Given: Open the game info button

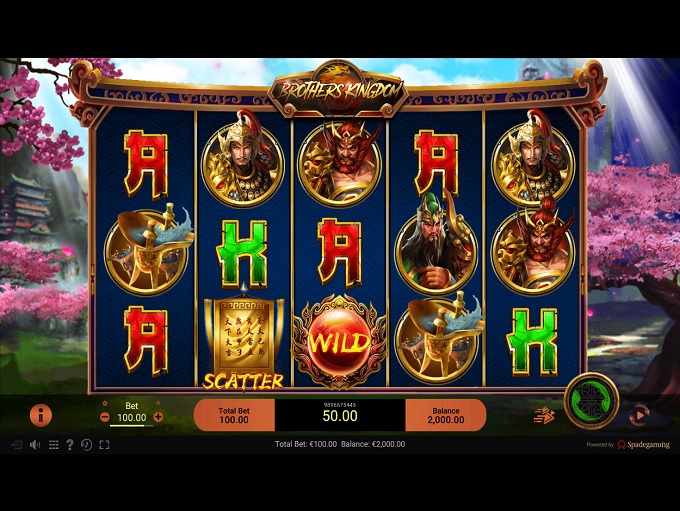Looking at the screenshot, I should point(41,414).
